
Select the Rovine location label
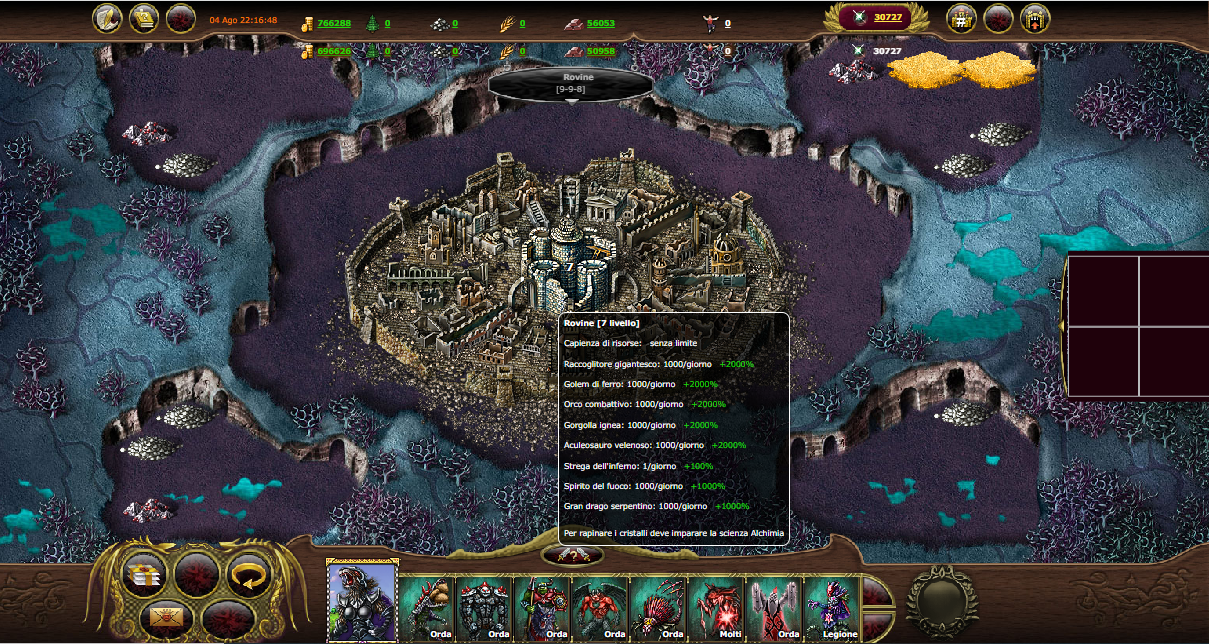[x=570, y=82]
